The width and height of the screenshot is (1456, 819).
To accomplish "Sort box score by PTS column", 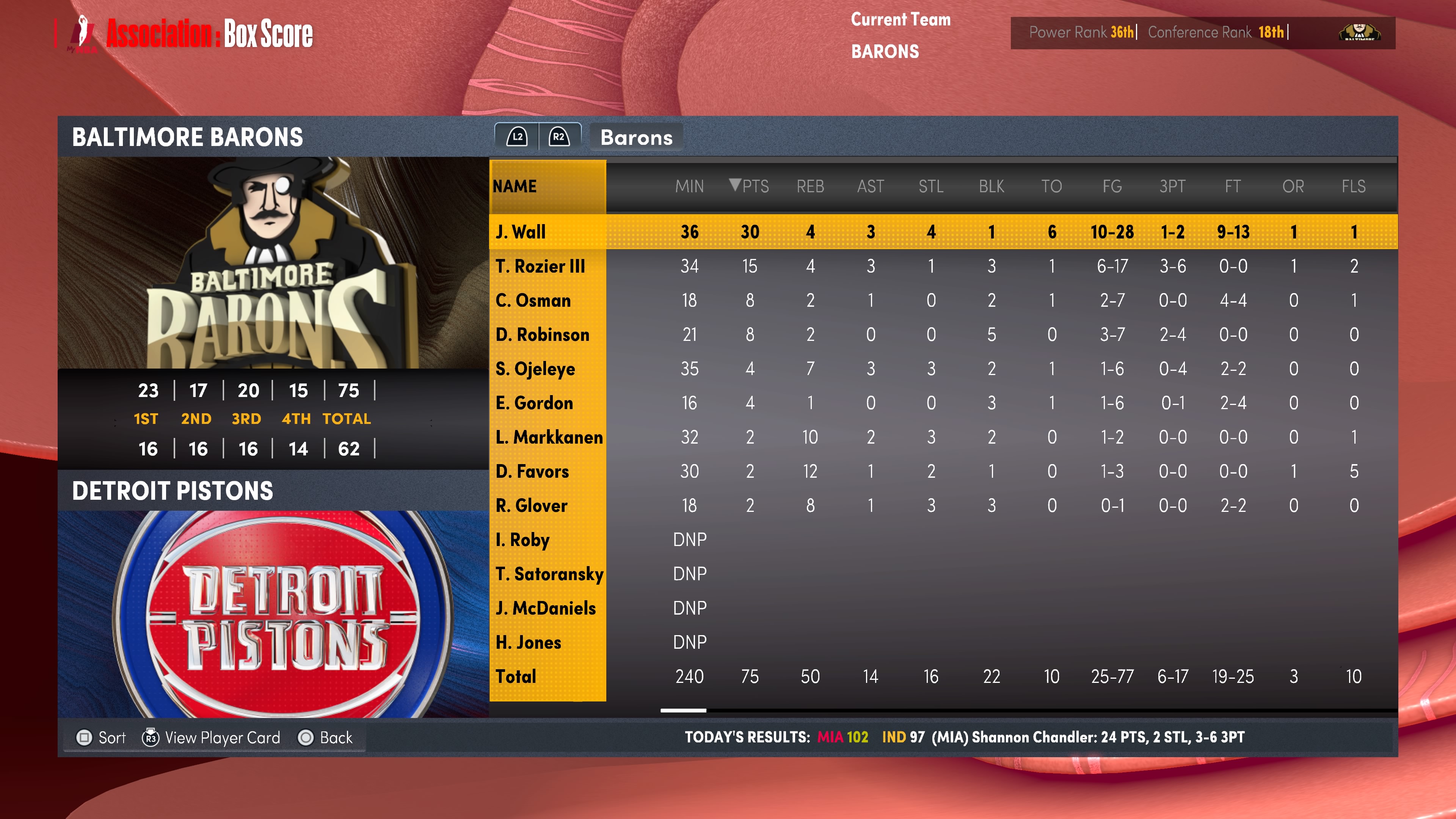I will click(x=750, y=186).
